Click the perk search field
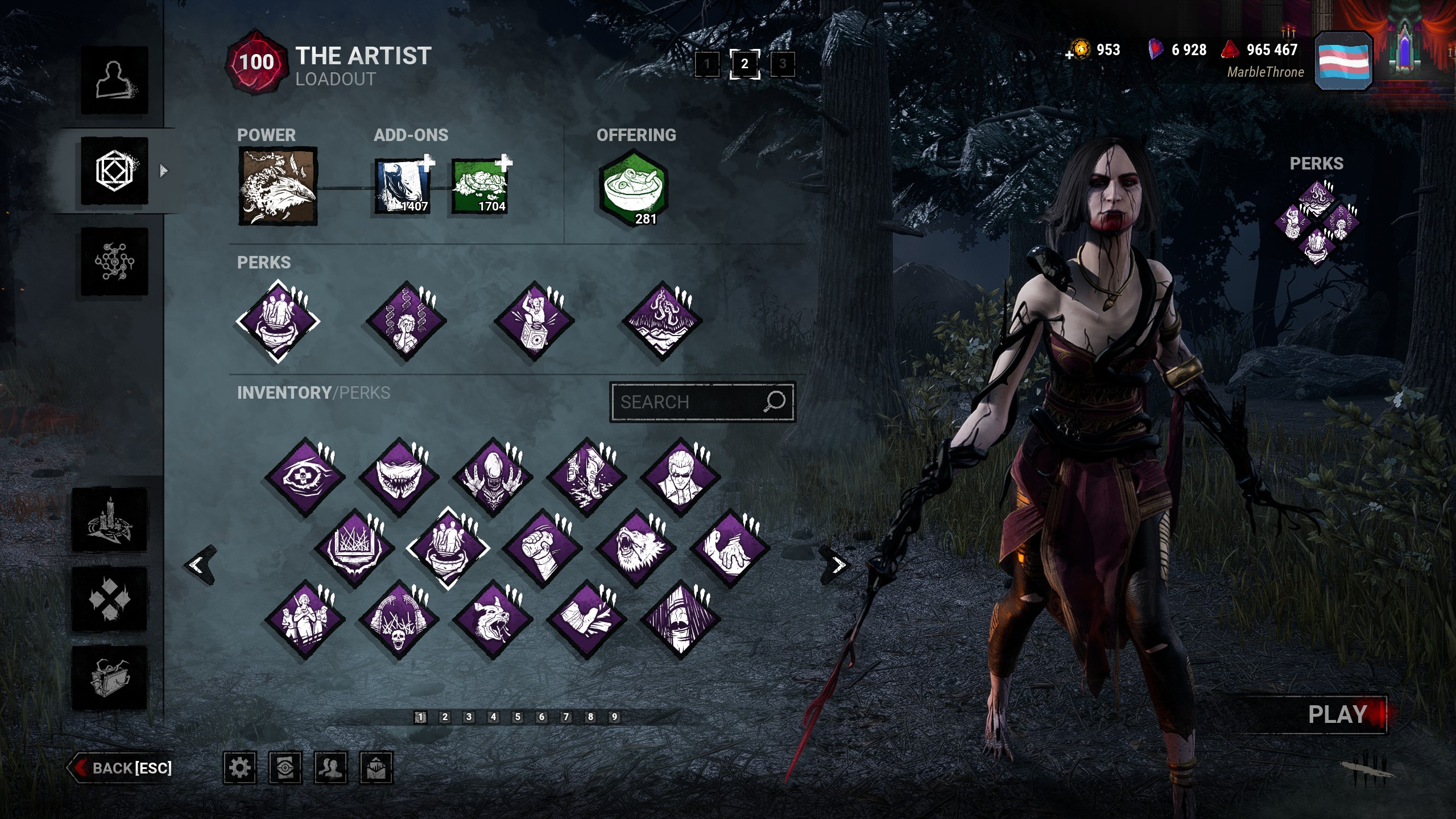Viewport: 1456px width, 819px height. (x=688, y=402)
